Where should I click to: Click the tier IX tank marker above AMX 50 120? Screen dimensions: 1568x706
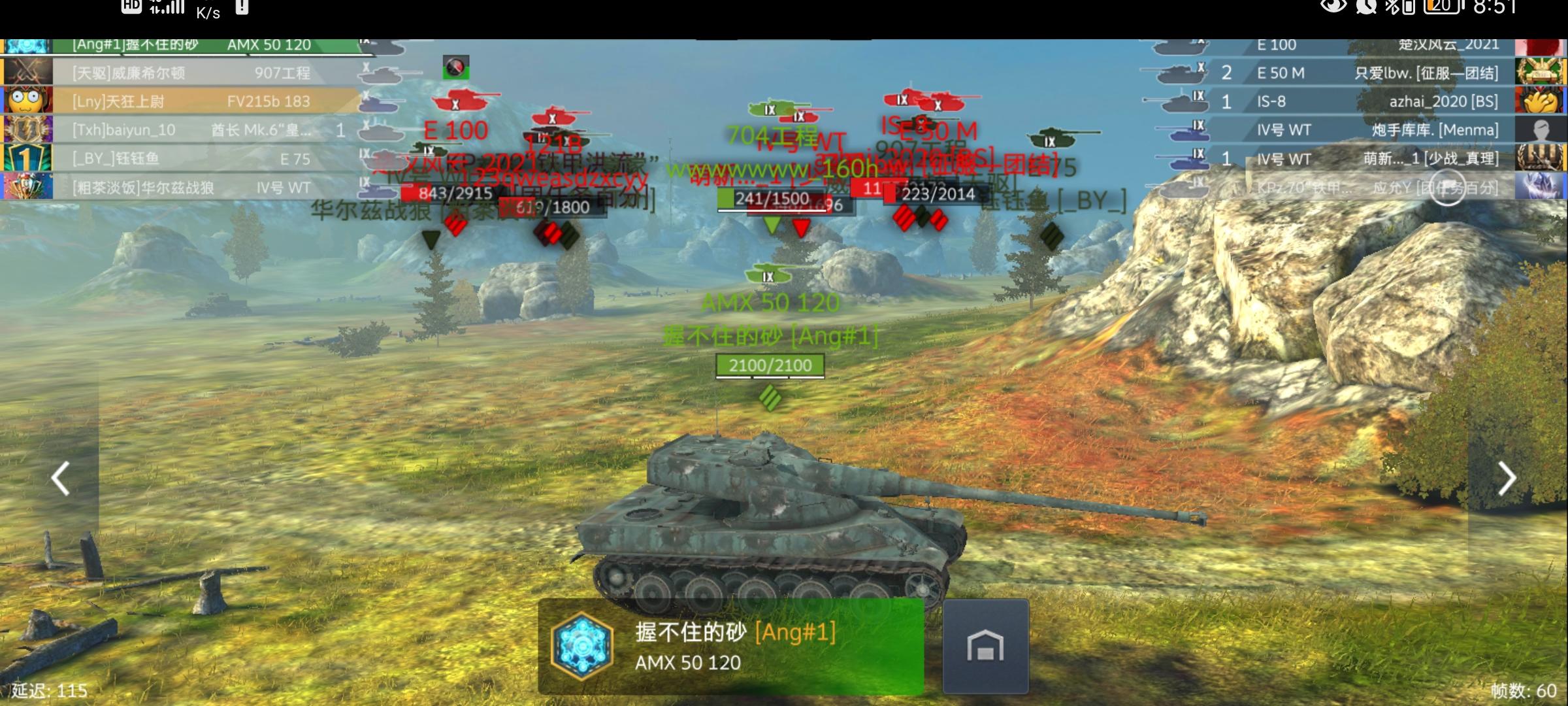tap(768, 275)
